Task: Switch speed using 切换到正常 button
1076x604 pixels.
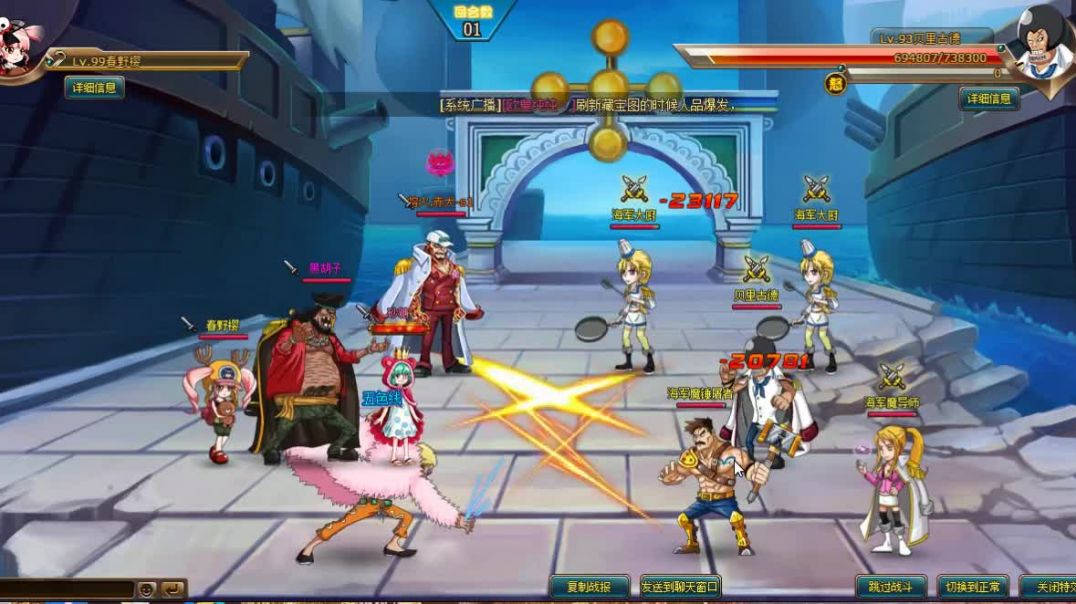Action: click(972, 587)
